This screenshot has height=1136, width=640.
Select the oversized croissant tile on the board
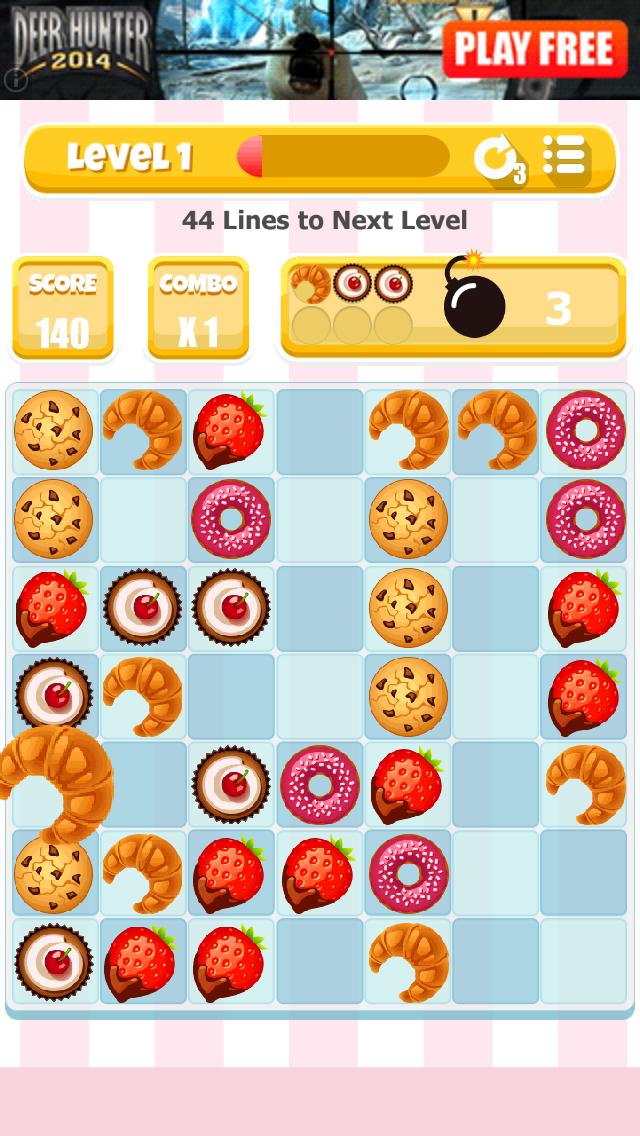[55, 783]
